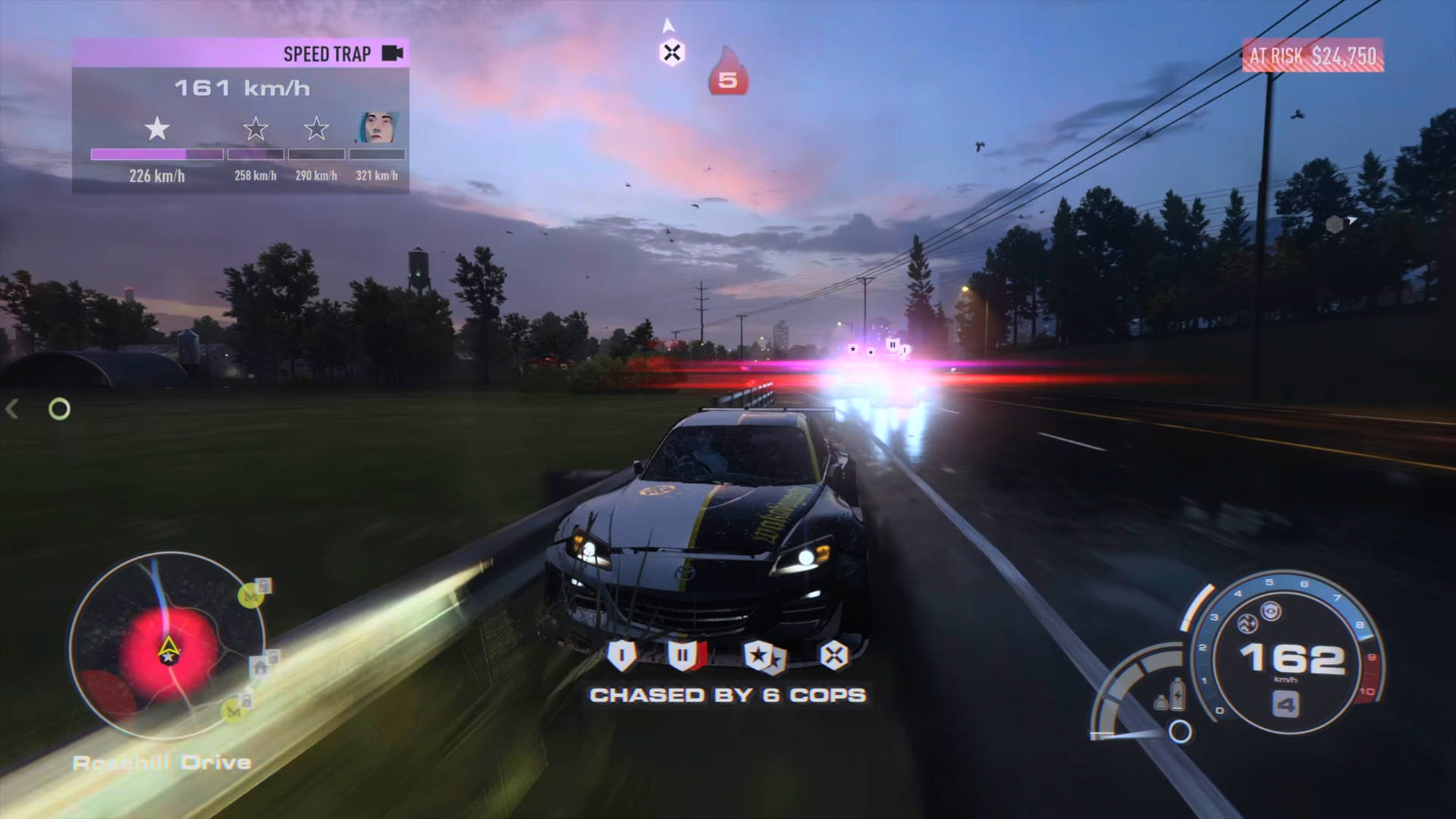1456x819 pixels.
Task: Click the star shield cop pursuit icon
Action: (760, 653)
